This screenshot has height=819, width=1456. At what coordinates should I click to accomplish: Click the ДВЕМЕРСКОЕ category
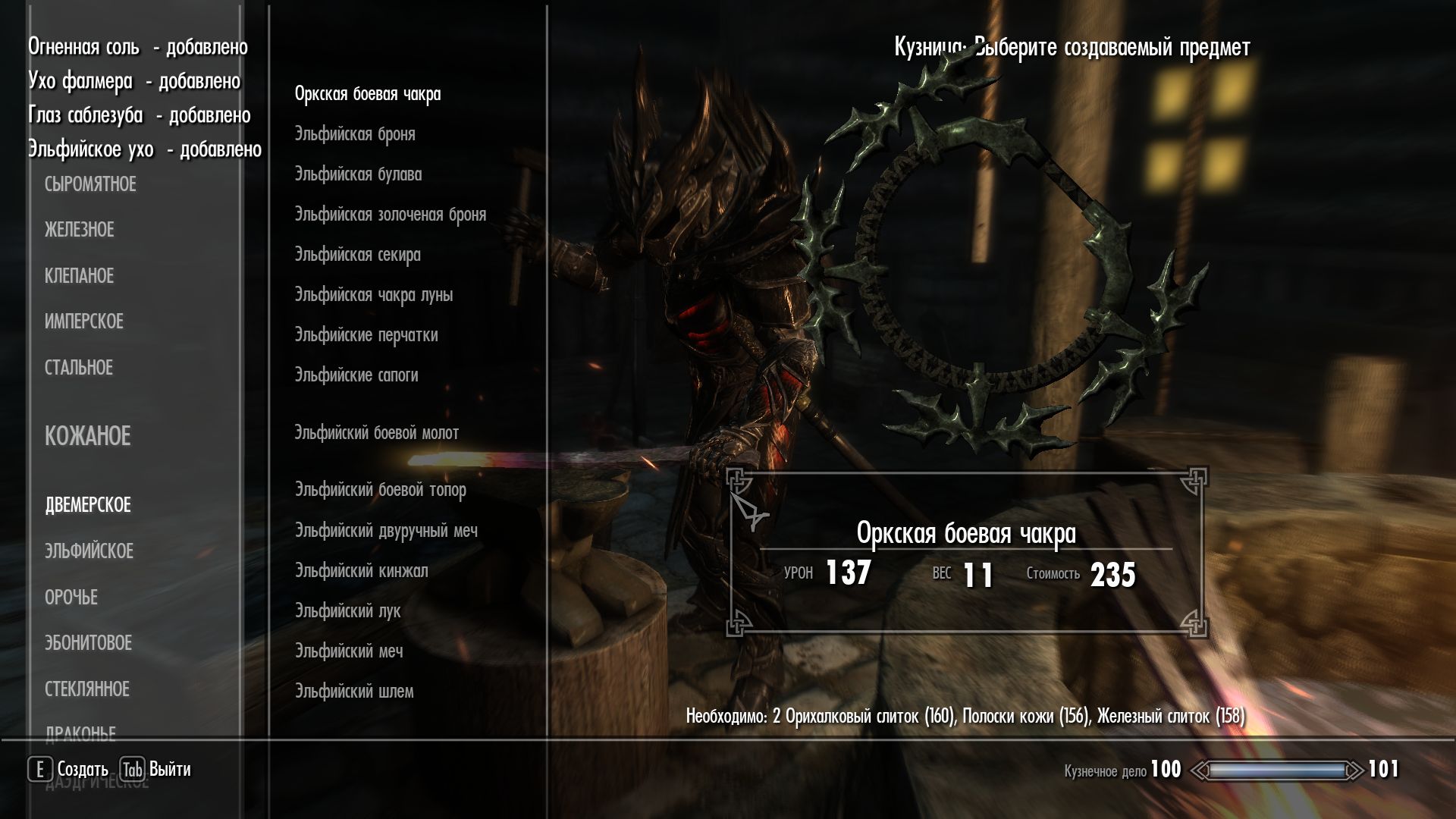tap(88, 505)
